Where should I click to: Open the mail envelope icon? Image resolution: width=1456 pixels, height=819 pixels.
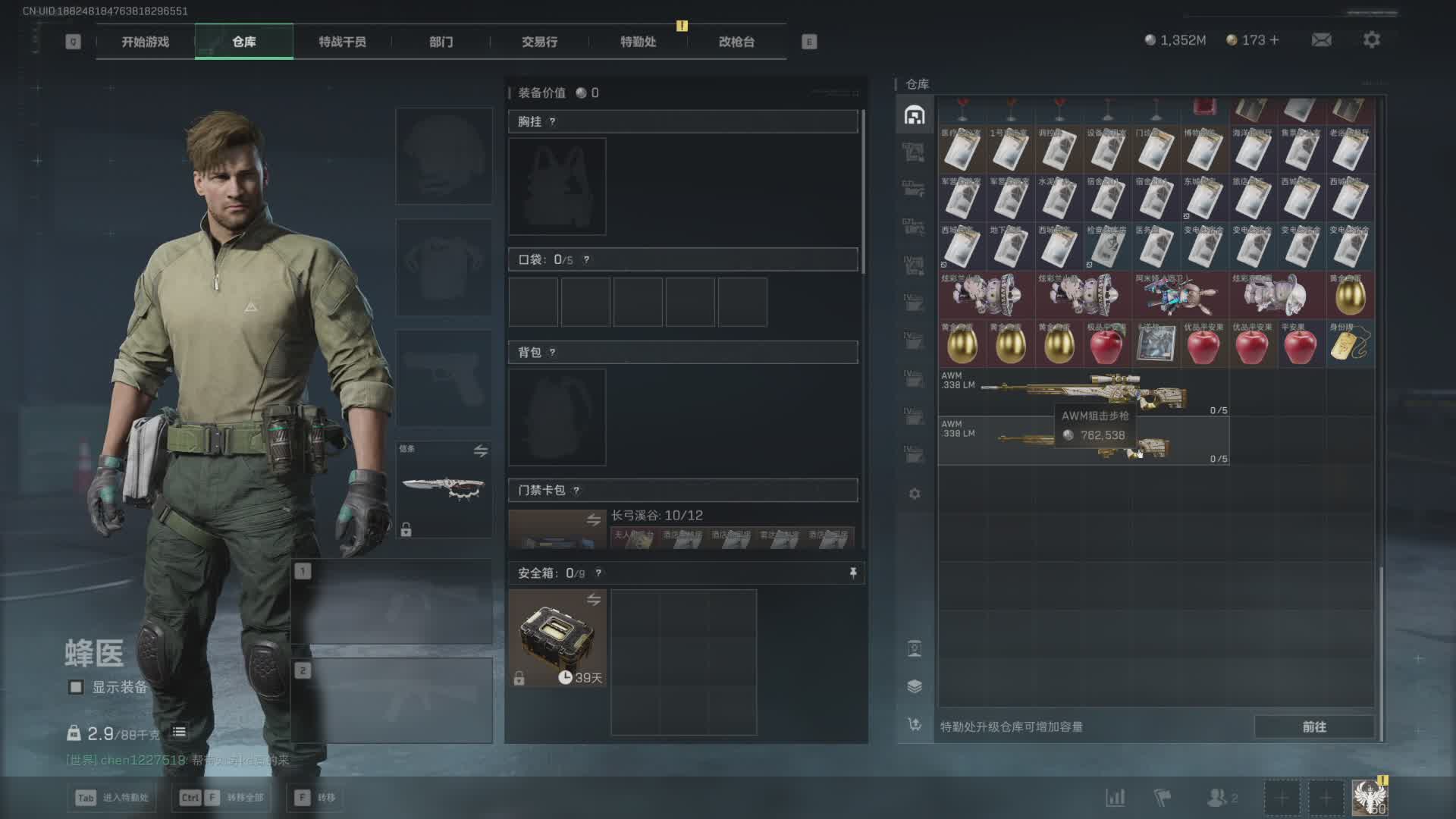[x=1321, y=39]
